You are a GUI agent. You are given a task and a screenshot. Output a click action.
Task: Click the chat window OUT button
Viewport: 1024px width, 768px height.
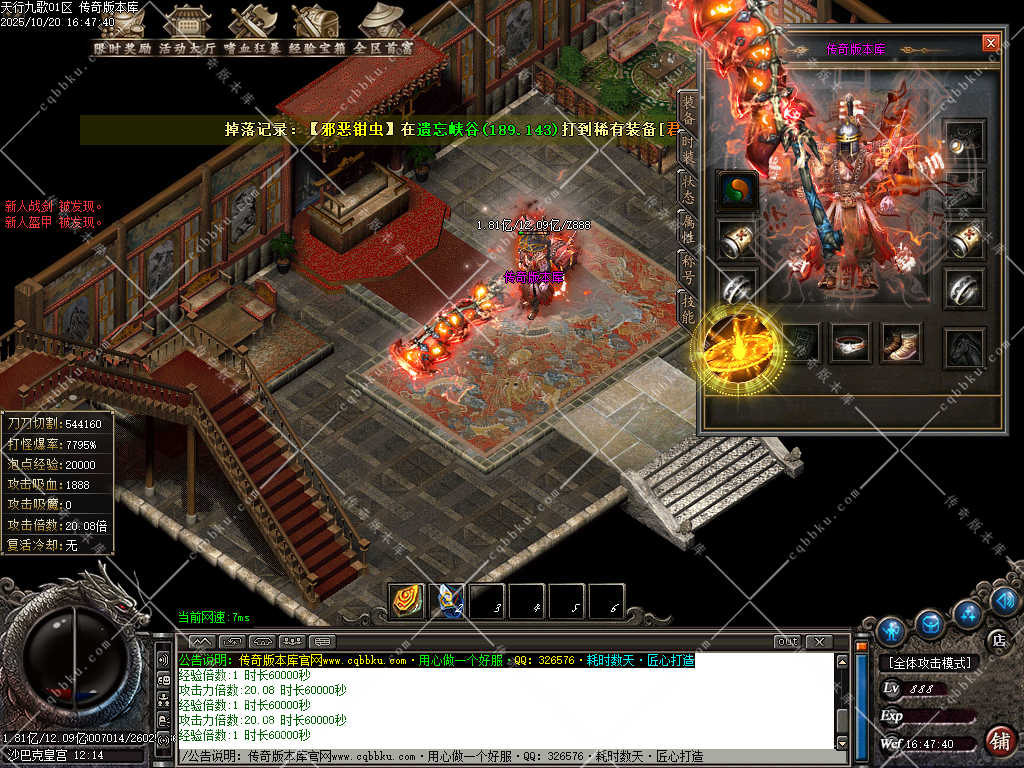(787, 641)
